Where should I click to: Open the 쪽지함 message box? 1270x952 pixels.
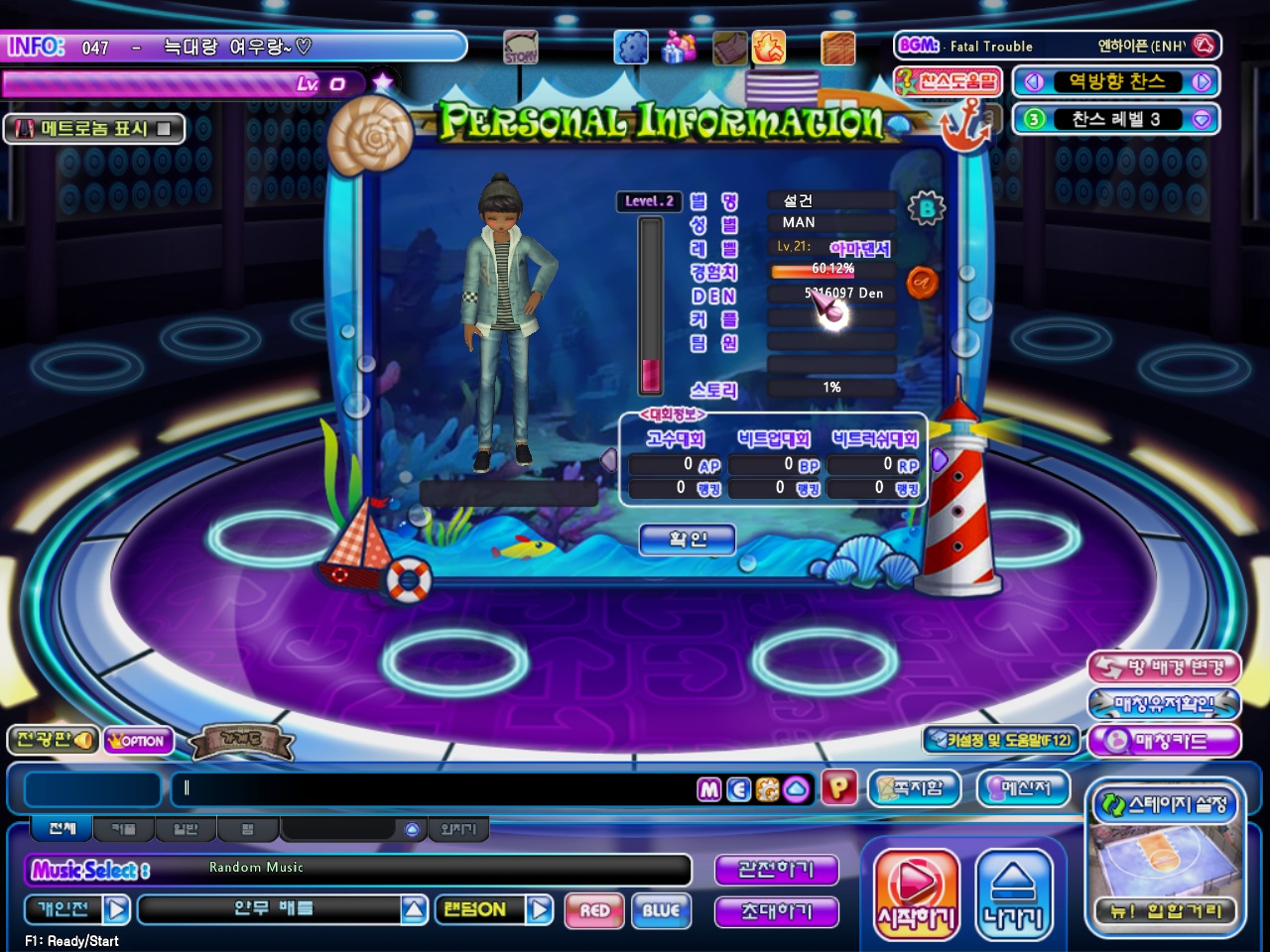[x=916, y=788]
